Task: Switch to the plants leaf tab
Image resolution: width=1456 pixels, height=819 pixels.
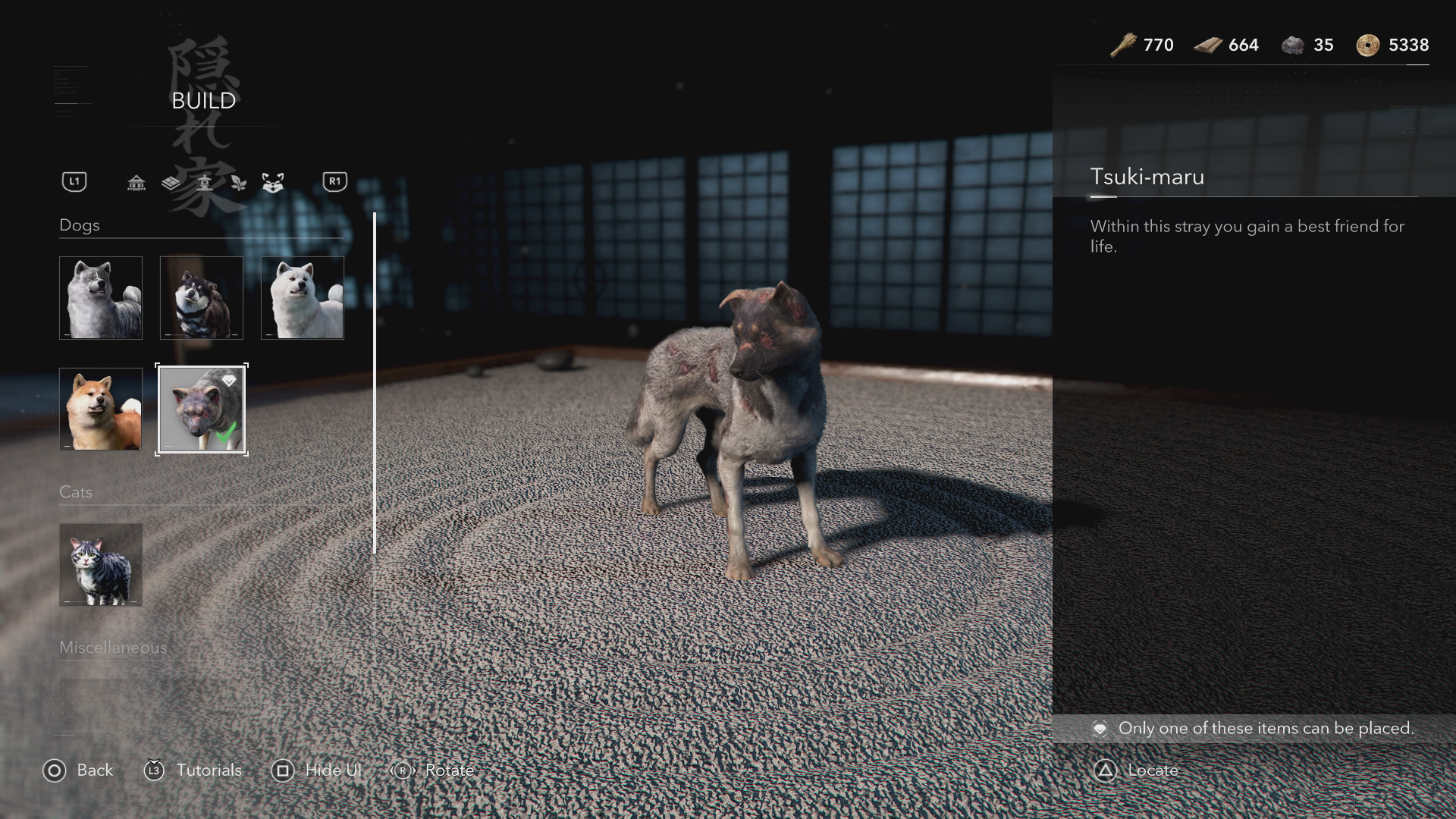Action: click(x=239, y=183)
